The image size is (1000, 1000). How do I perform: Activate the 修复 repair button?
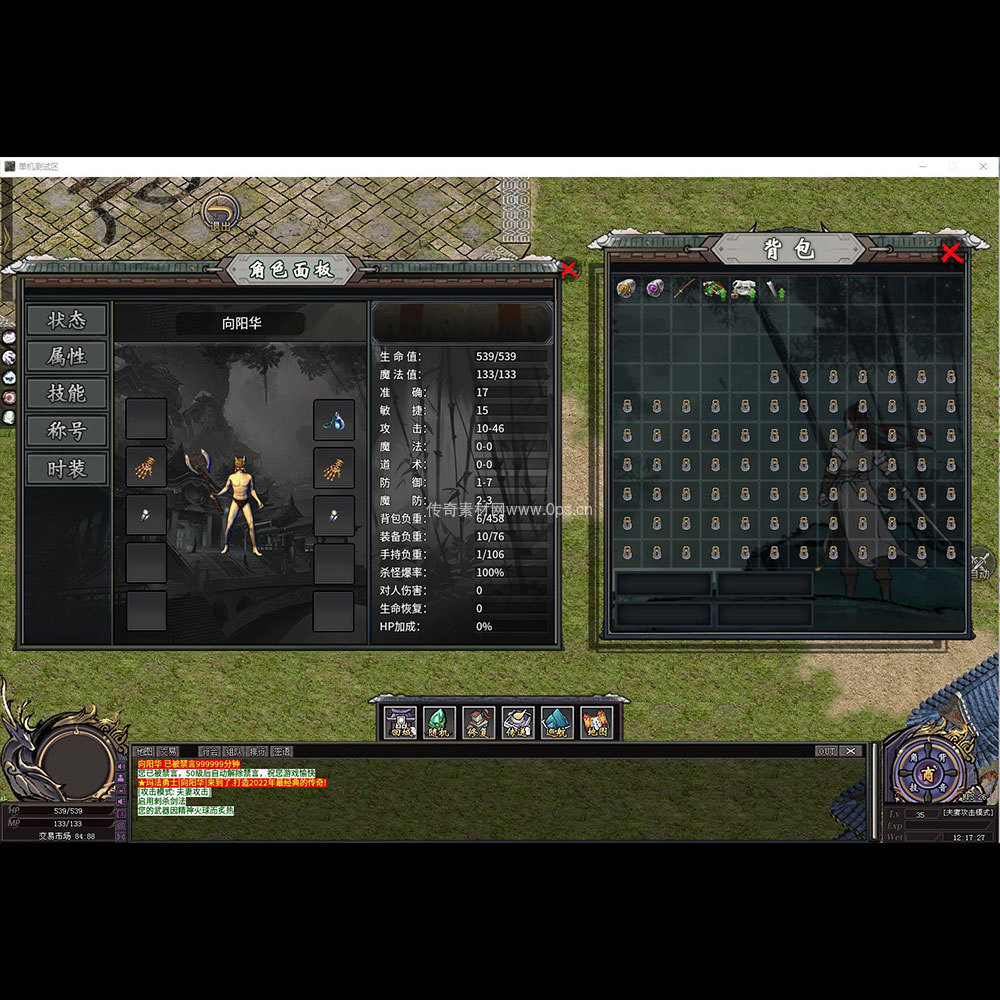coord(478,722)
